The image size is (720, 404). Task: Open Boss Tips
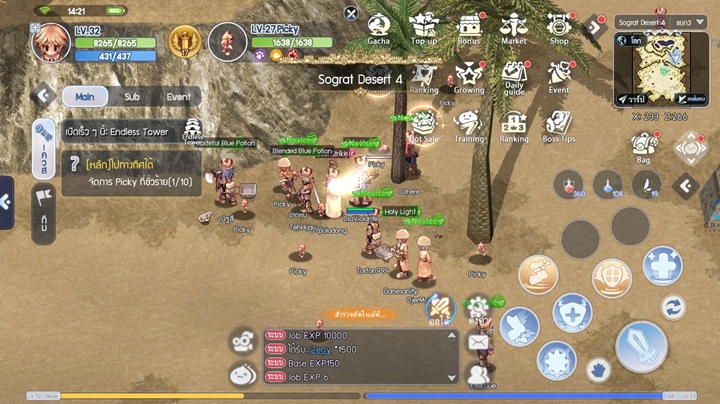(559, 126)
